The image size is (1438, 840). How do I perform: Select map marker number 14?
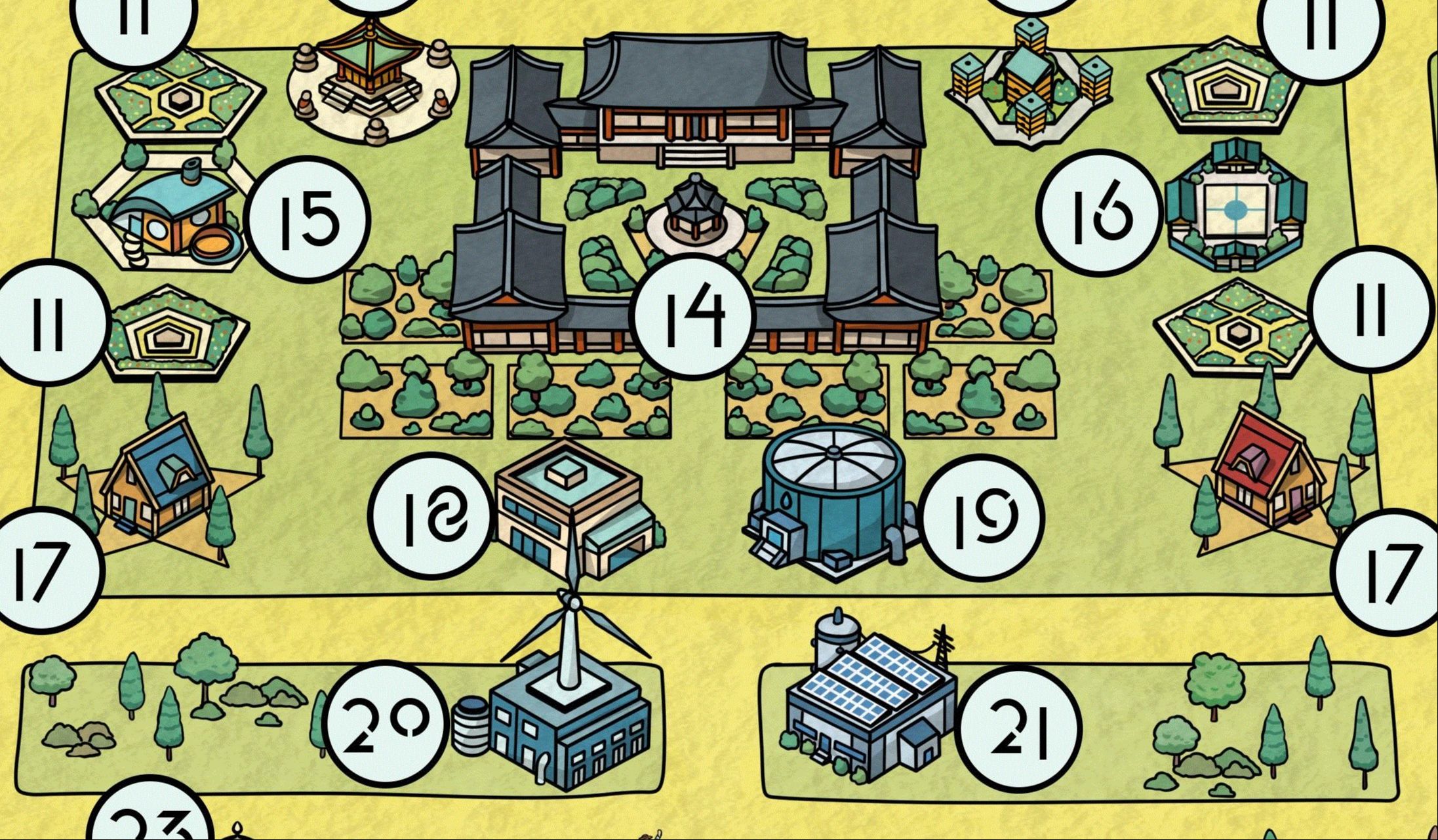pyautogui.click(x=693, y=317)
